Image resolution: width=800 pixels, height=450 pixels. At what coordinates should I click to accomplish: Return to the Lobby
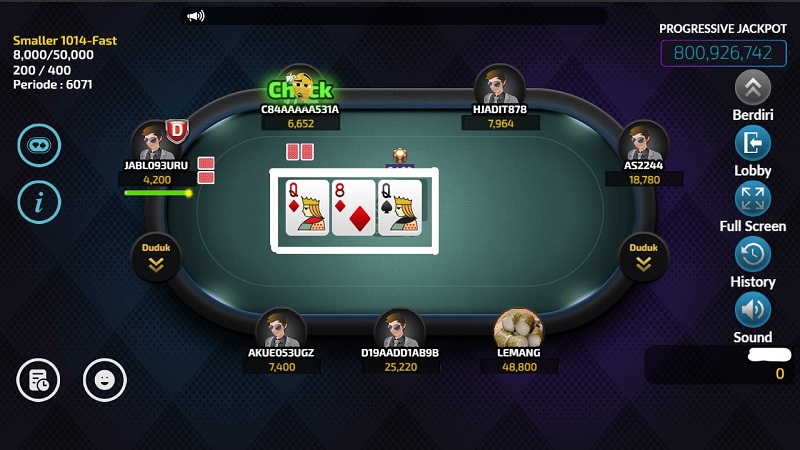tap(753, 143)
